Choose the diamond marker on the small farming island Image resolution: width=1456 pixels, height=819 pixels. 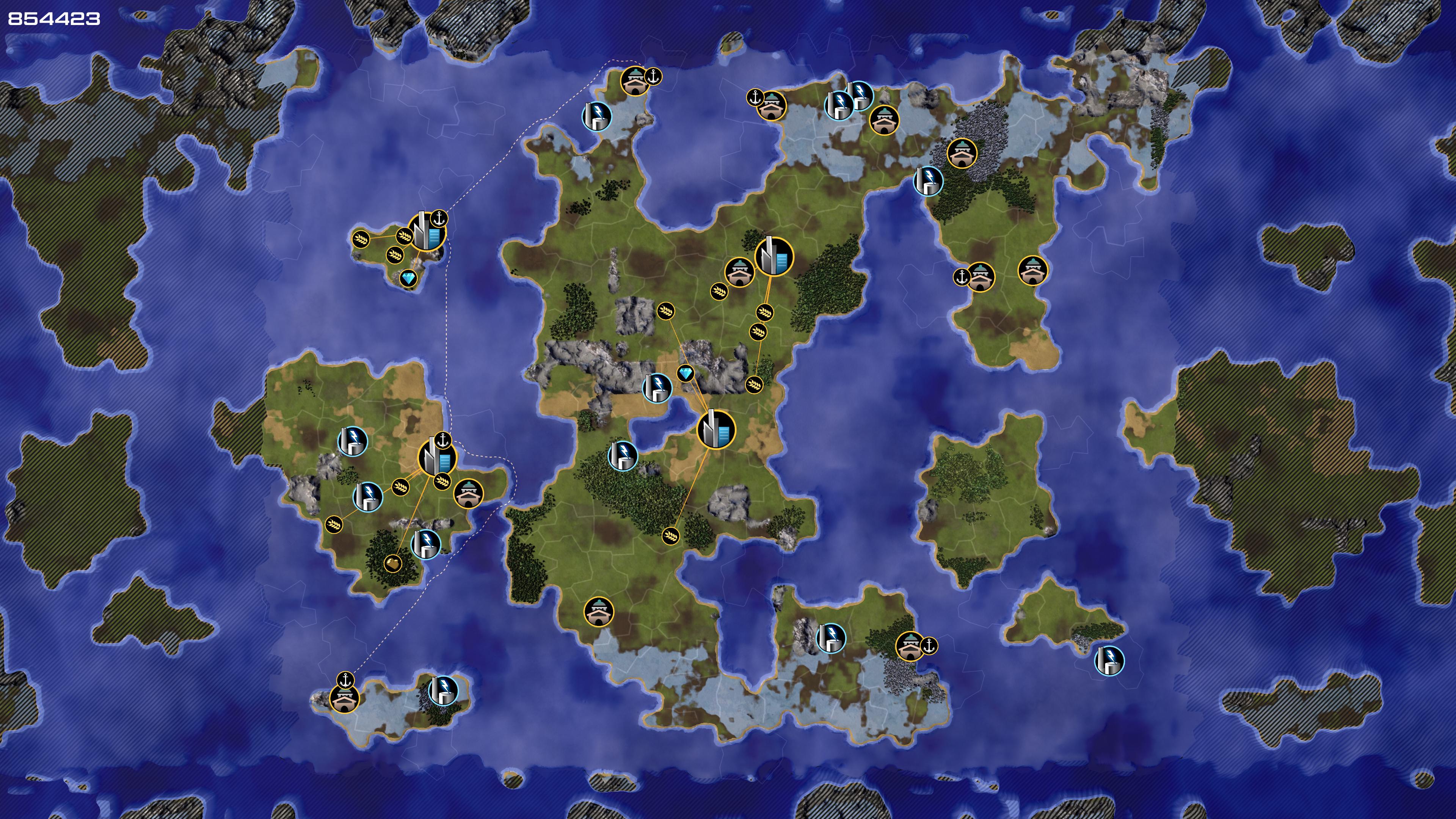[x=409, y=278]
